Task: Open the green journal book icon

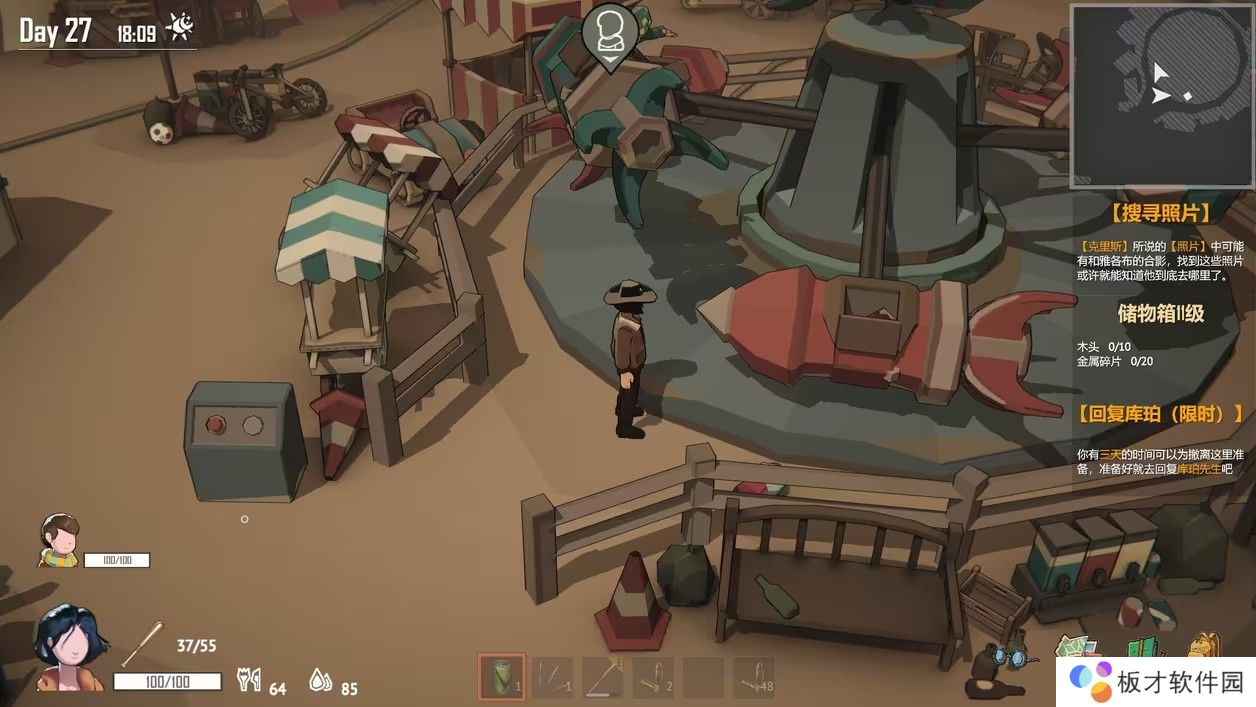Action: tap(1145, 646)
